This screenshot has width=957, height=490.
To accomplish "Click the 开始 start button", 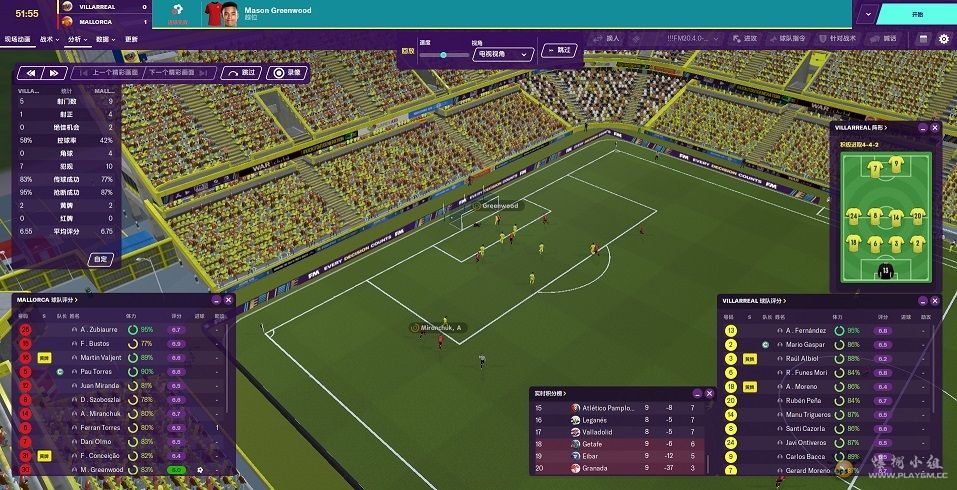I will (x=917, y=15).
